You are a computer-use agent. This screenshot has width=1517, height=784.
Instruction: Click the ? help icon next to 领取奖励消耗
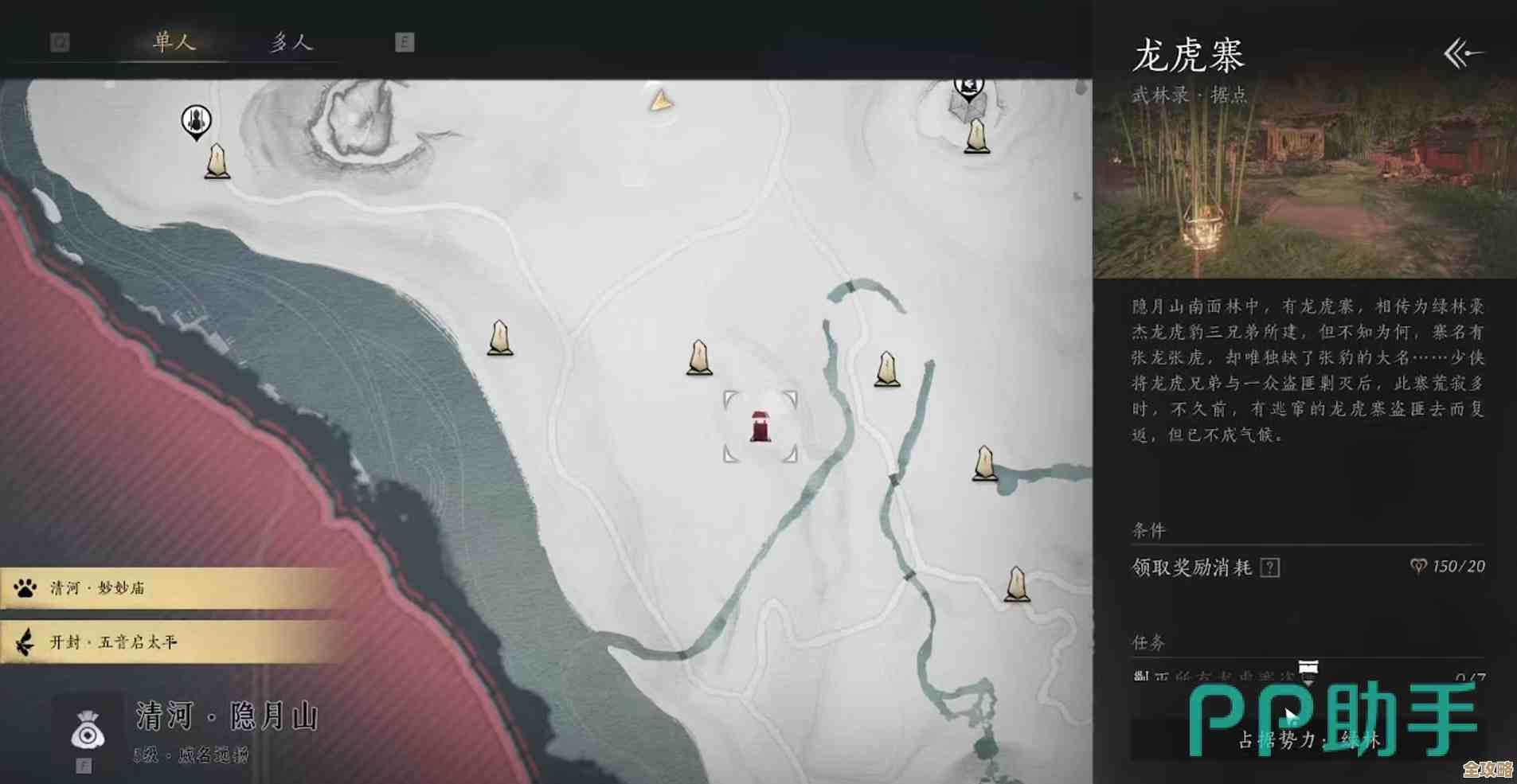1271,568
